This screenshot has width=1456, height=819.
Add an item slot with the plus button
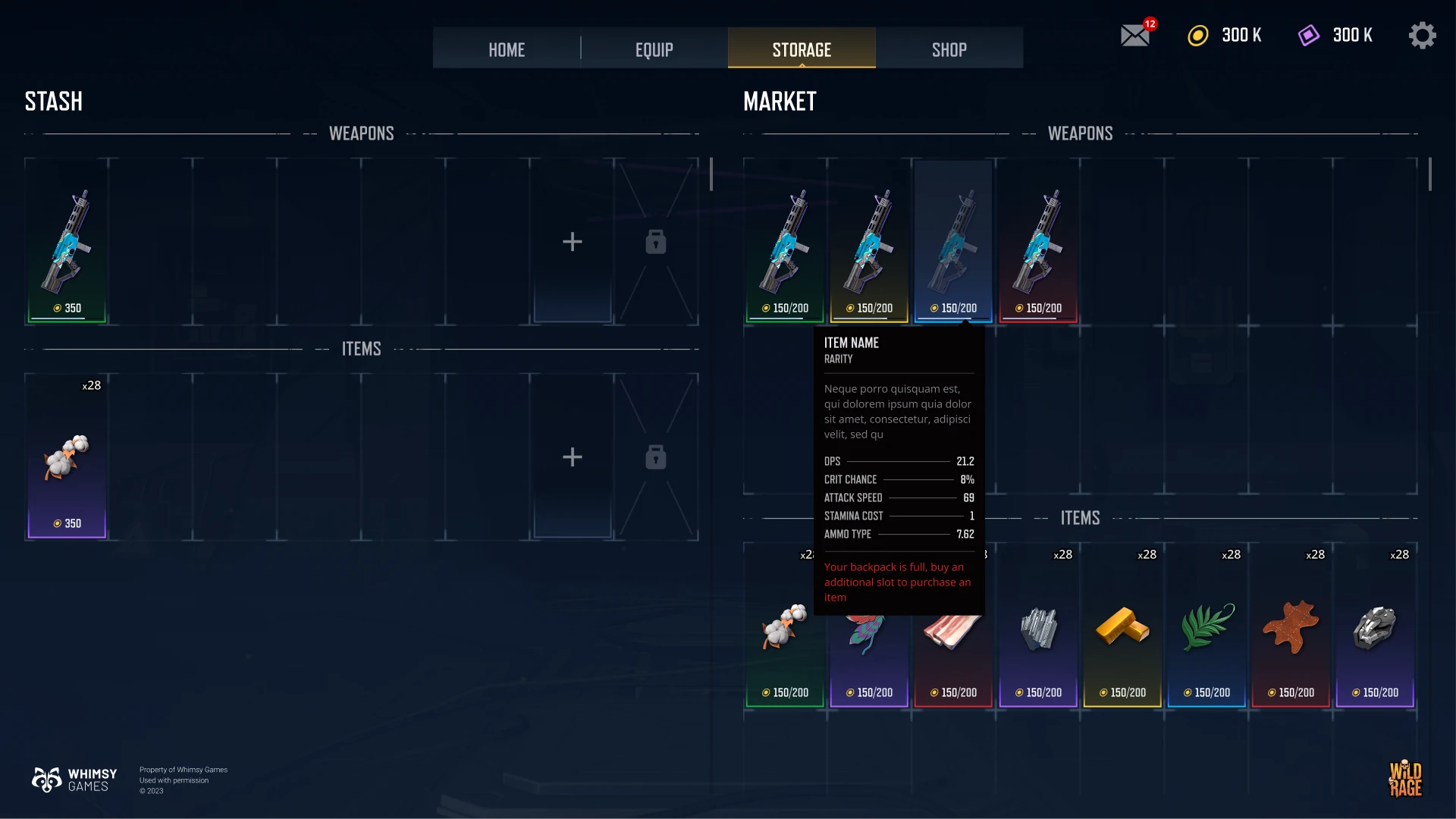(573, 457)
